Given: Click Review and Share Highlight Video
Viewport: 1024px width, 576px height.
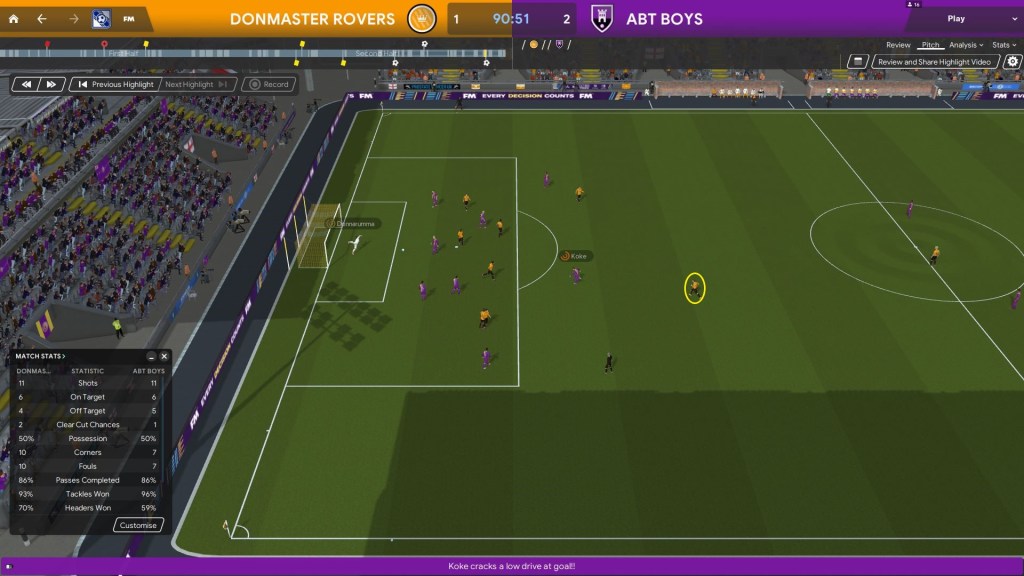Looking at the screenshot, I should pyautogui.click(x=931, y=62).
